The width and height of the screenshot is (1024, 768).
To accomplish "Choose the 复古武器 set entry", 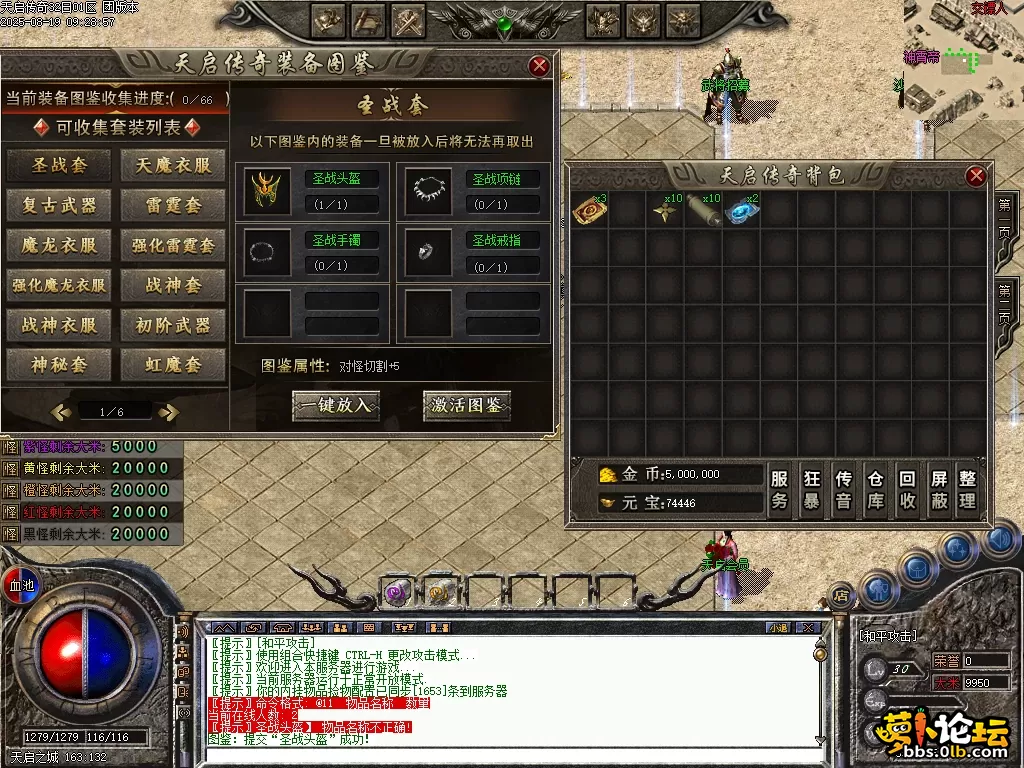I will 60,206.
